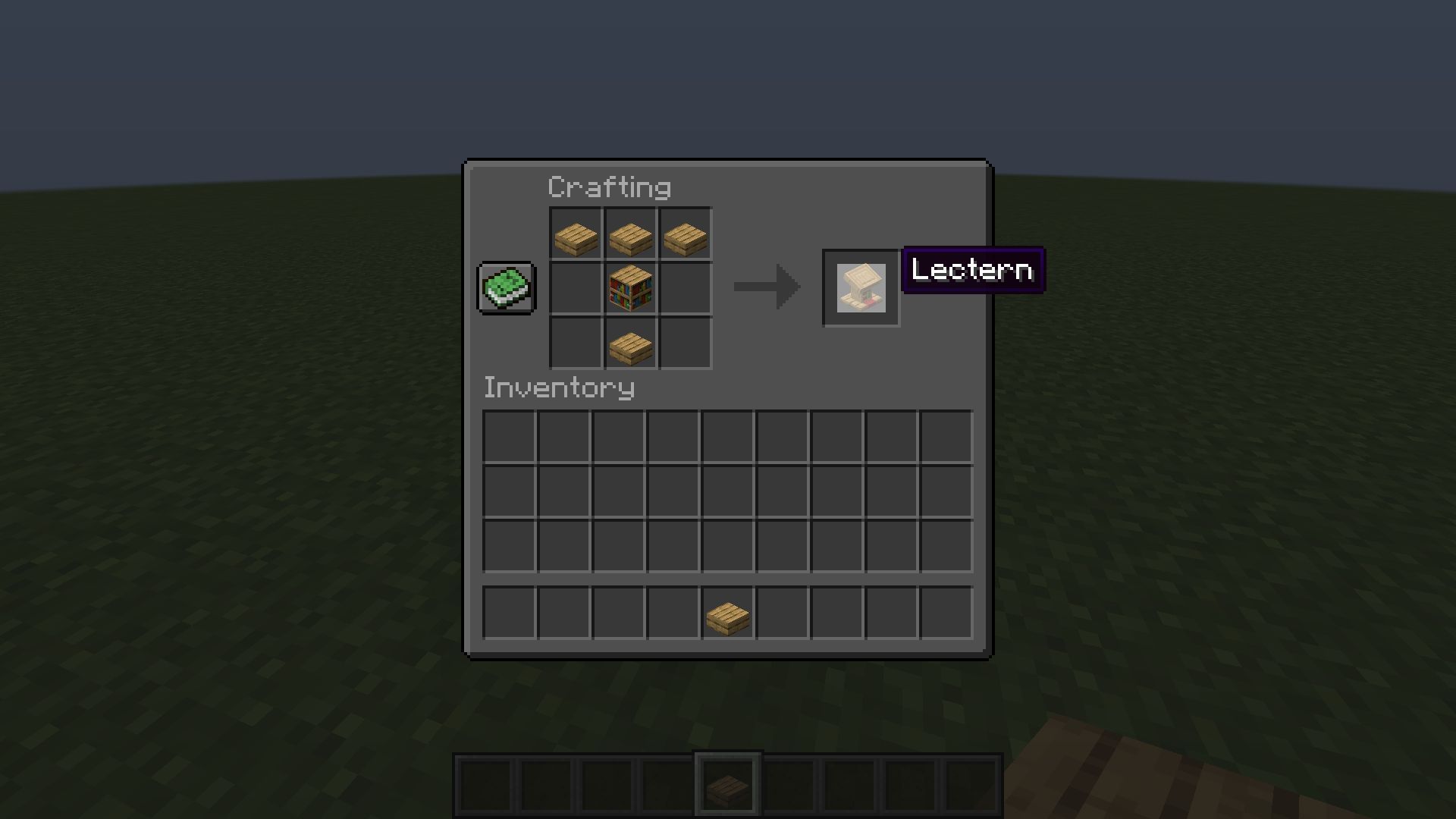Image resolution: width=1456 pixels, height=819 pixels.
Task: Grab the wooden slab in the top-right crafting slot
Action: click(685, 234)
